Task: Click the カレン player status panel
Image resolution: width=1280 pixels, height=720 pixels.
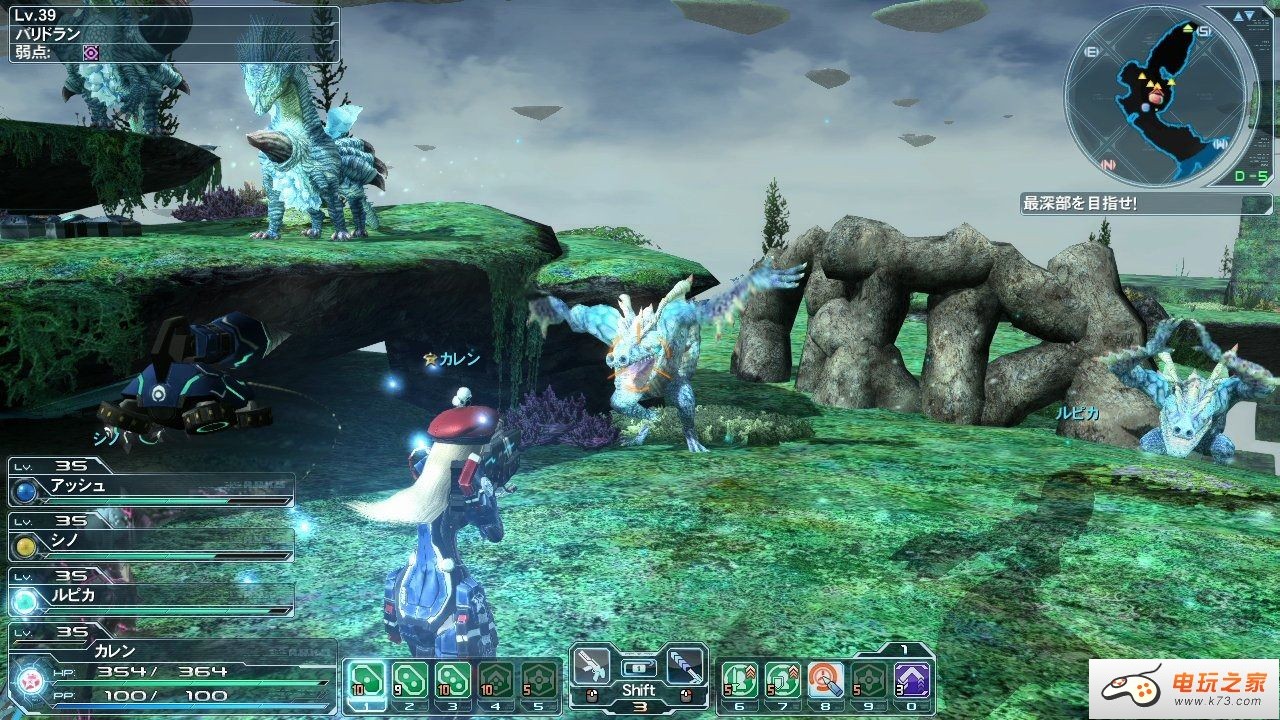Action: click(x=170, y=670)
